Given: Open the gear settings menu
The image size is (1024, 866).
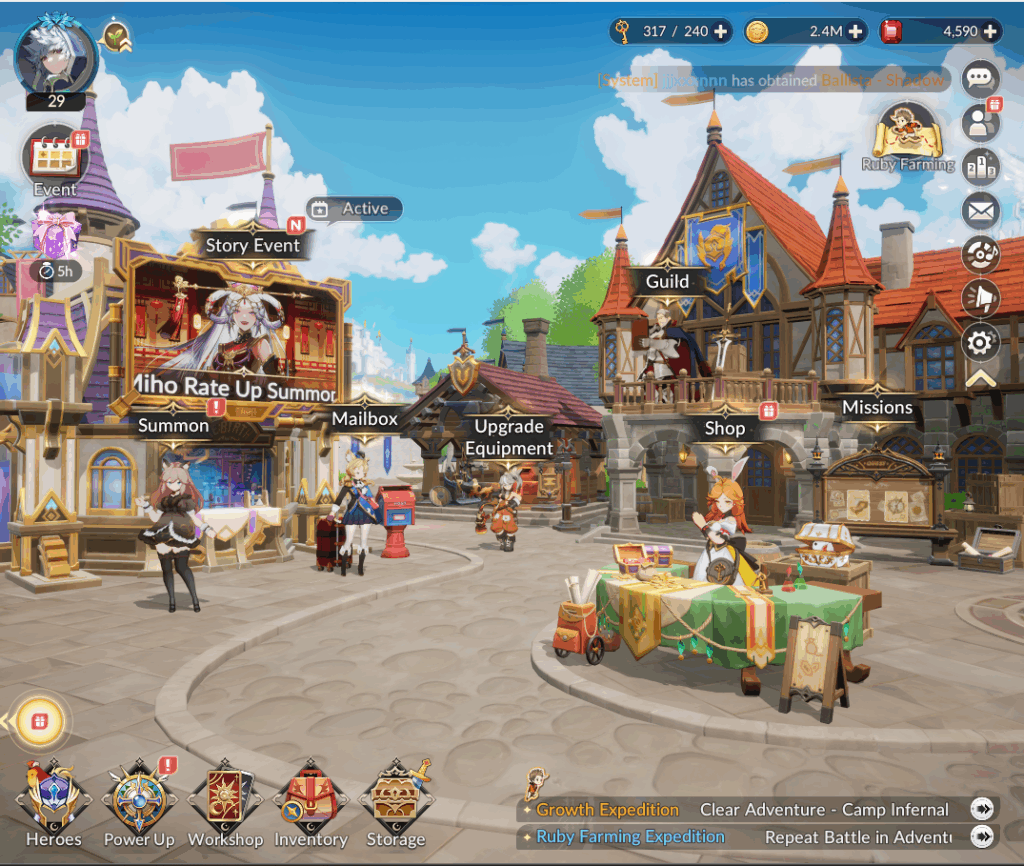Looking at the screenshot, I should 980,343.
